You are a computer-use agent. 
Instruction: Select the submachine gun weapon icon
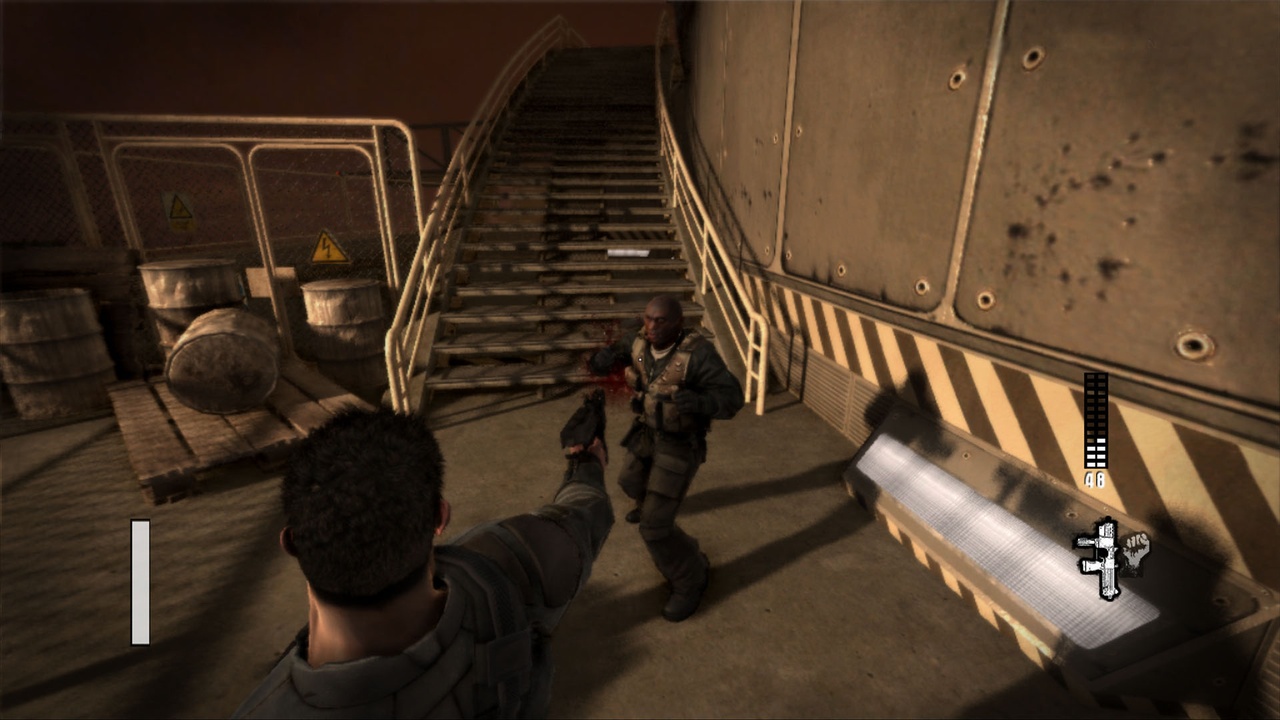(x=1103, y=560)
